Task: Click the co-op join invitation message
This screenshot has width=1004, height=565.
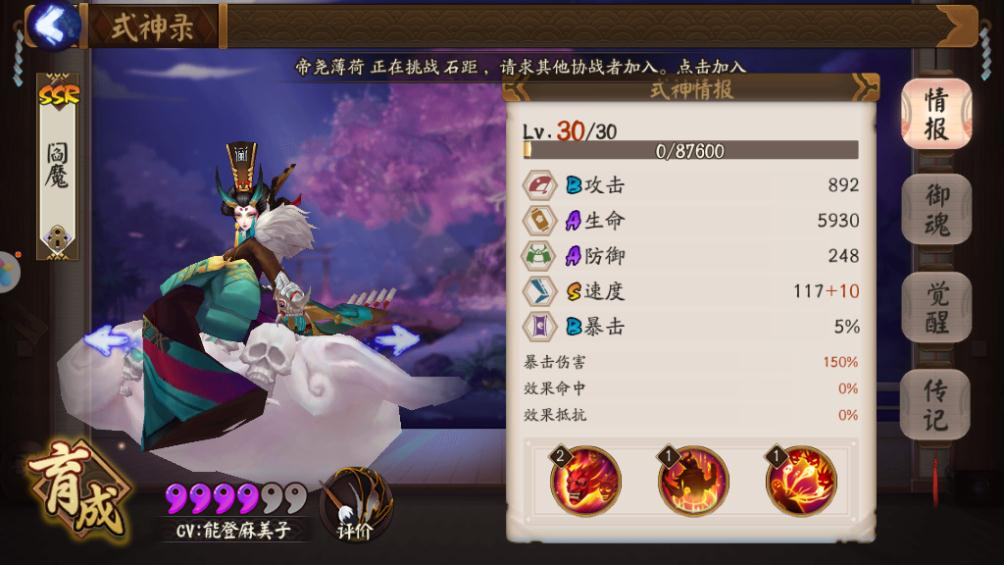Action: click(x=520, y=67)
